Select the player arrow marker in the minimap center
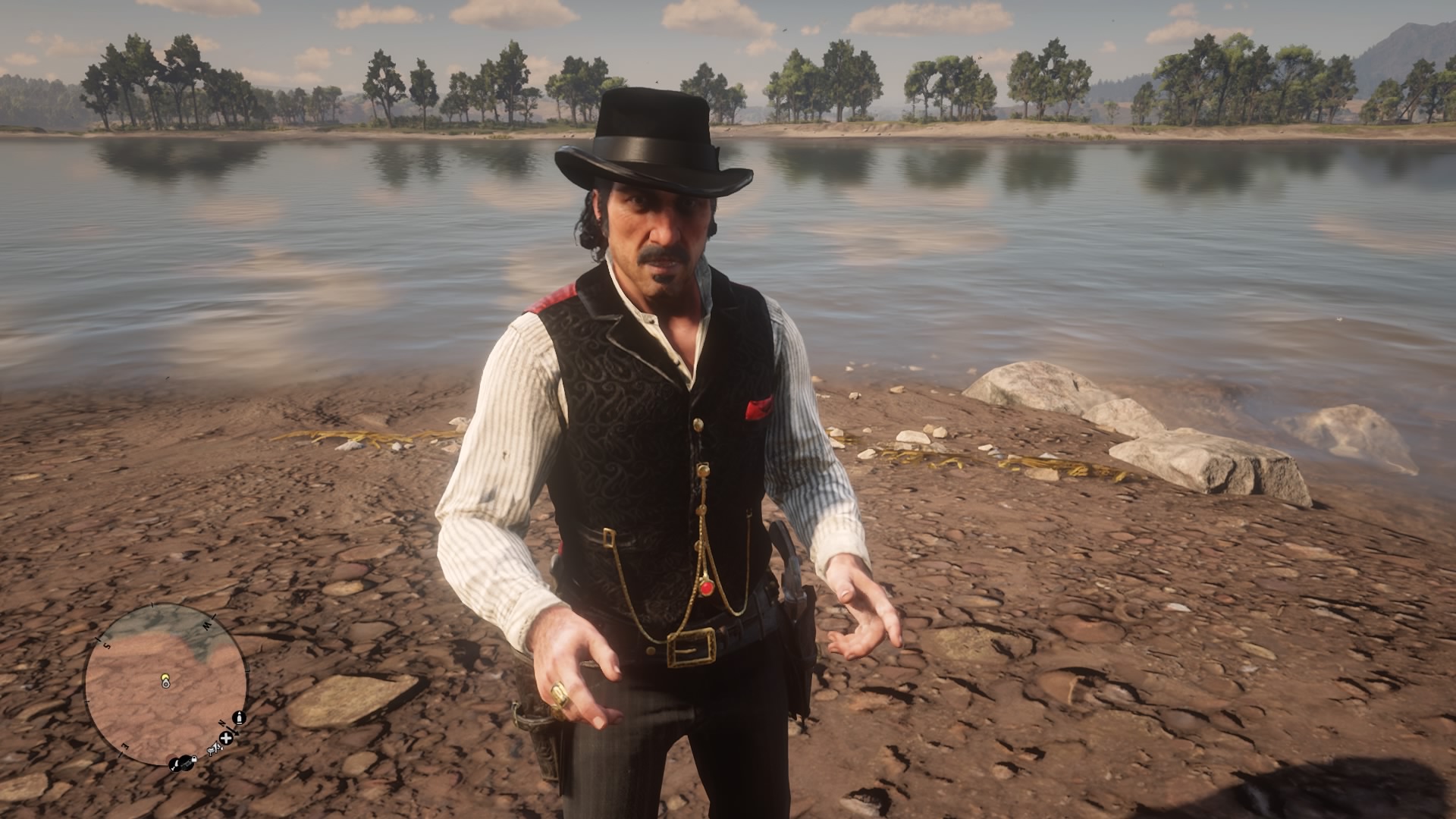Image resolution: width=1456 pixels, height=819 pixels. (166, 683)
